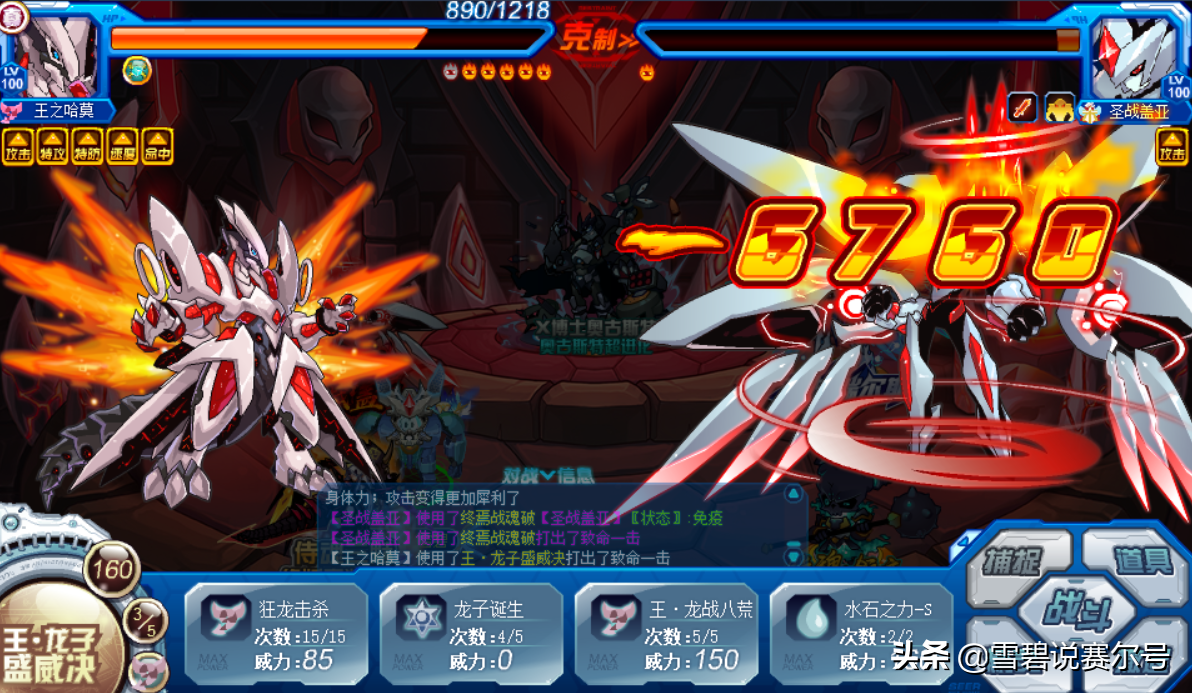Click the 速度 buff icon

pos(123,146)
